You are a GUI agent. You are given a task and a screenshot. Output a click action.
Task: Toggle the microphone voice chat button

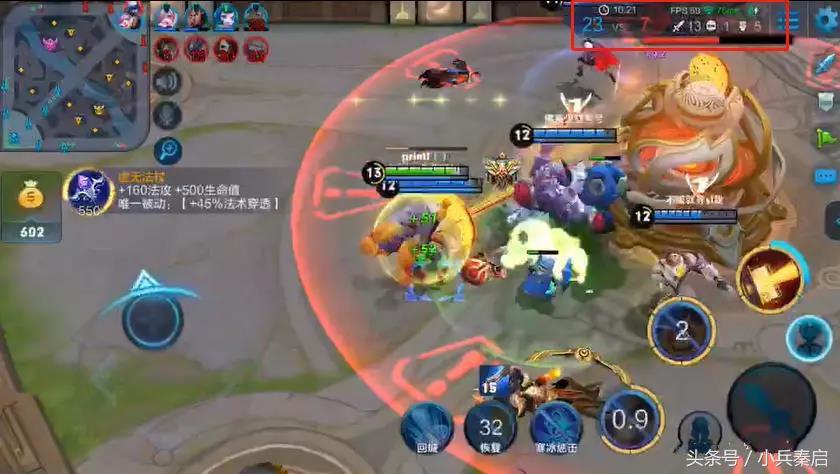click(x=168, y=116)
